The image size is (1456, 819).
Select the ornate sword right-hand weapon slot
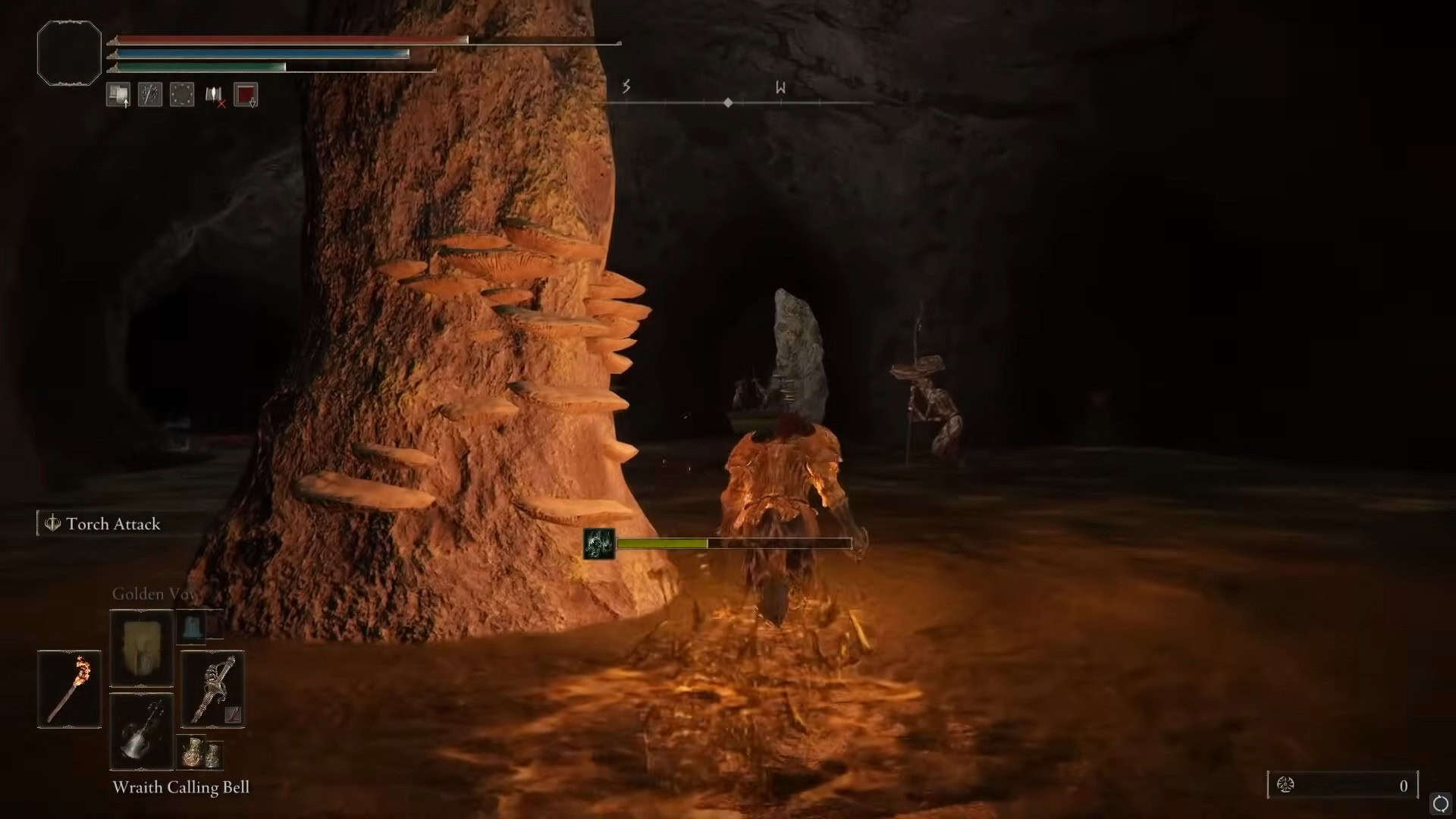pos(212,689)
